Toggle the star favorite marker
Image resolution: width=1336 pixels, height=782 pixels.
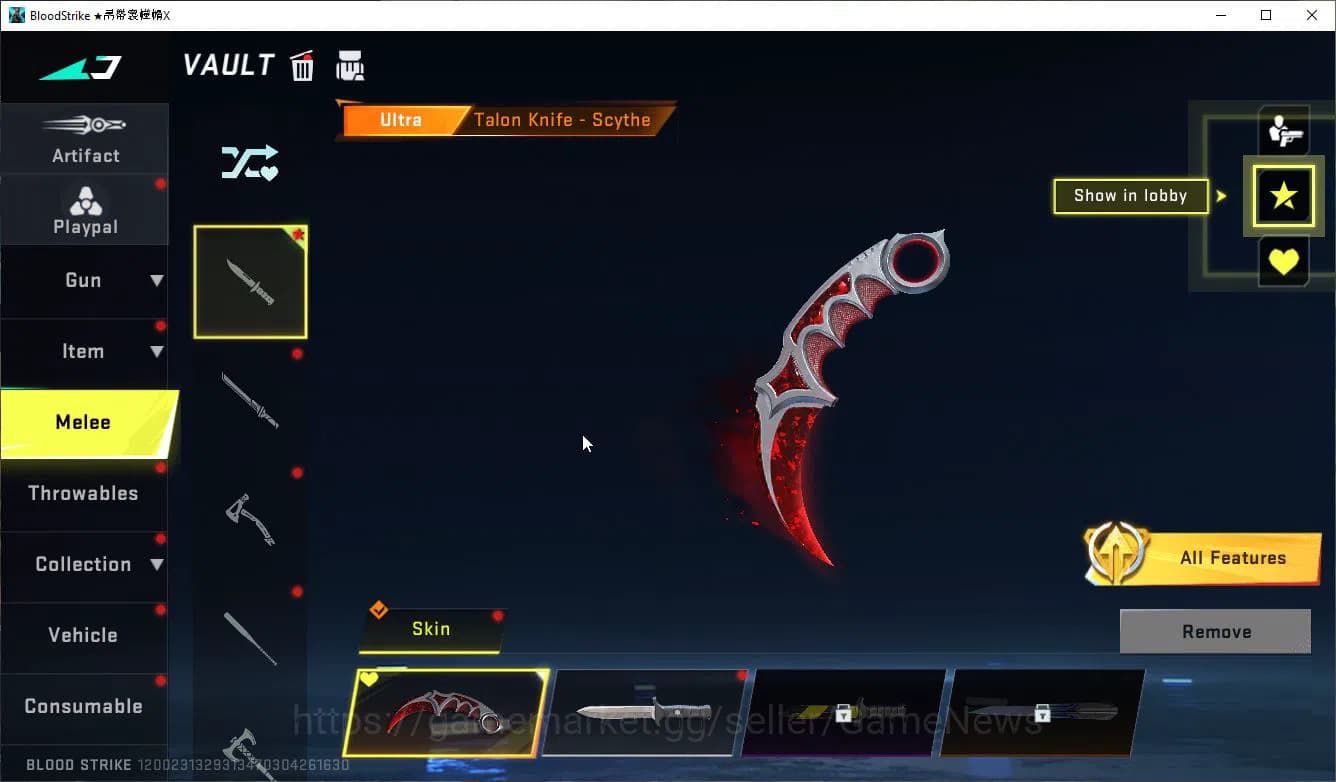point(1284,196)
